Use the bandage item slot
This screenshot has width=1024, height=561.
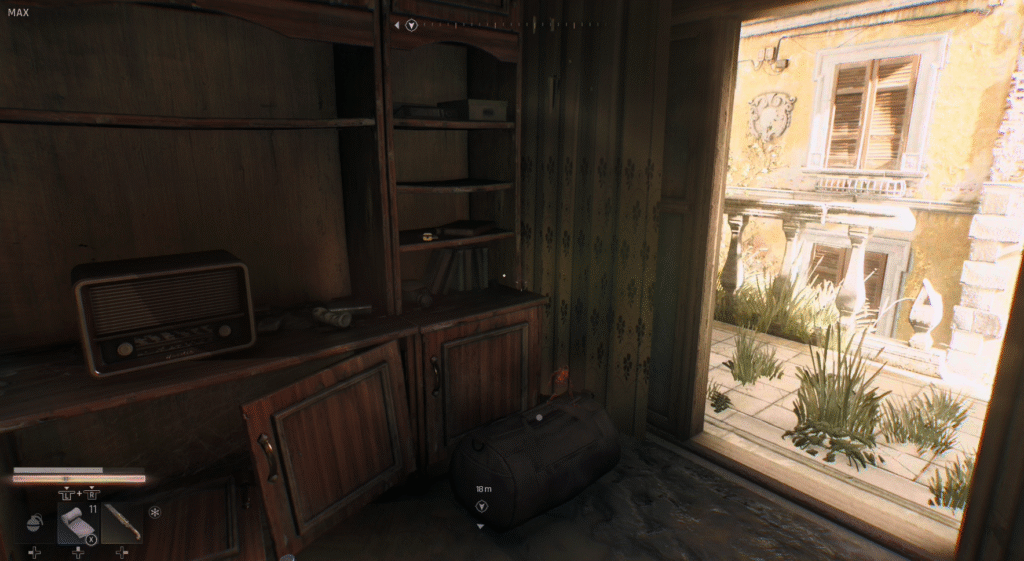click(x=76, y=523)
